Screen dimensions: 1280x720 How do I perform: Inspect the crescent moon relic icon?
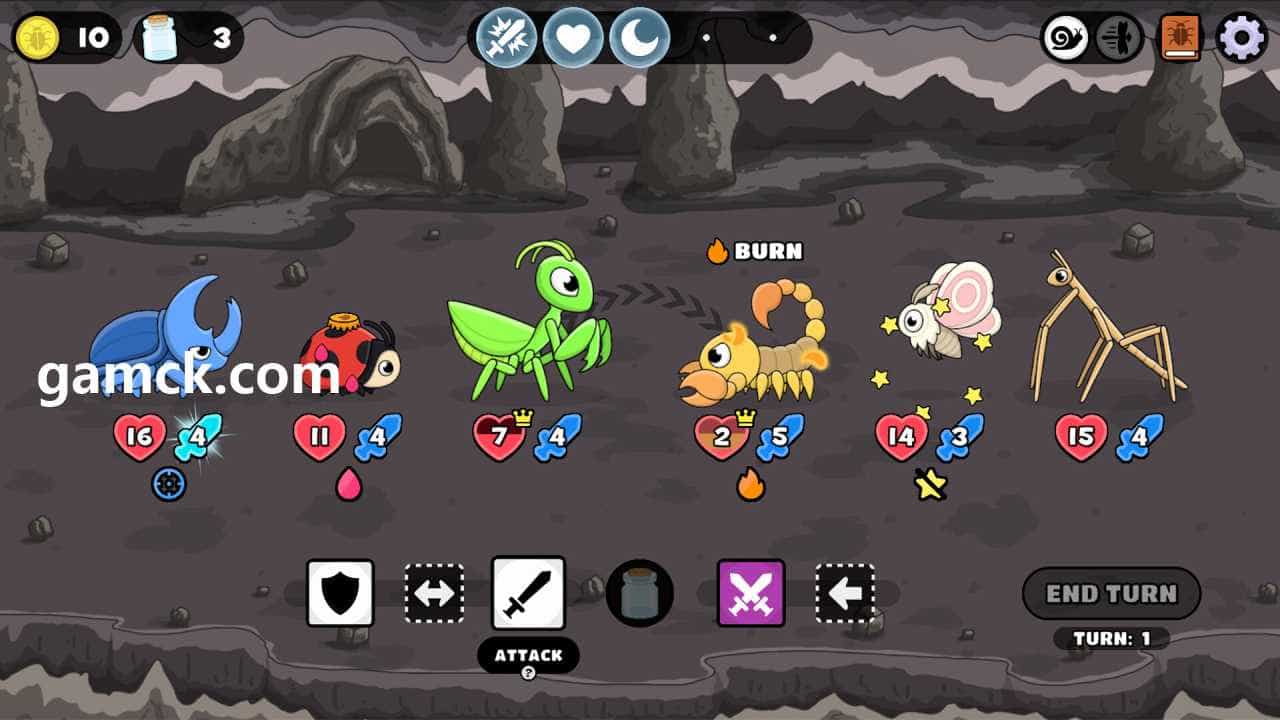(x=639, y=38)
